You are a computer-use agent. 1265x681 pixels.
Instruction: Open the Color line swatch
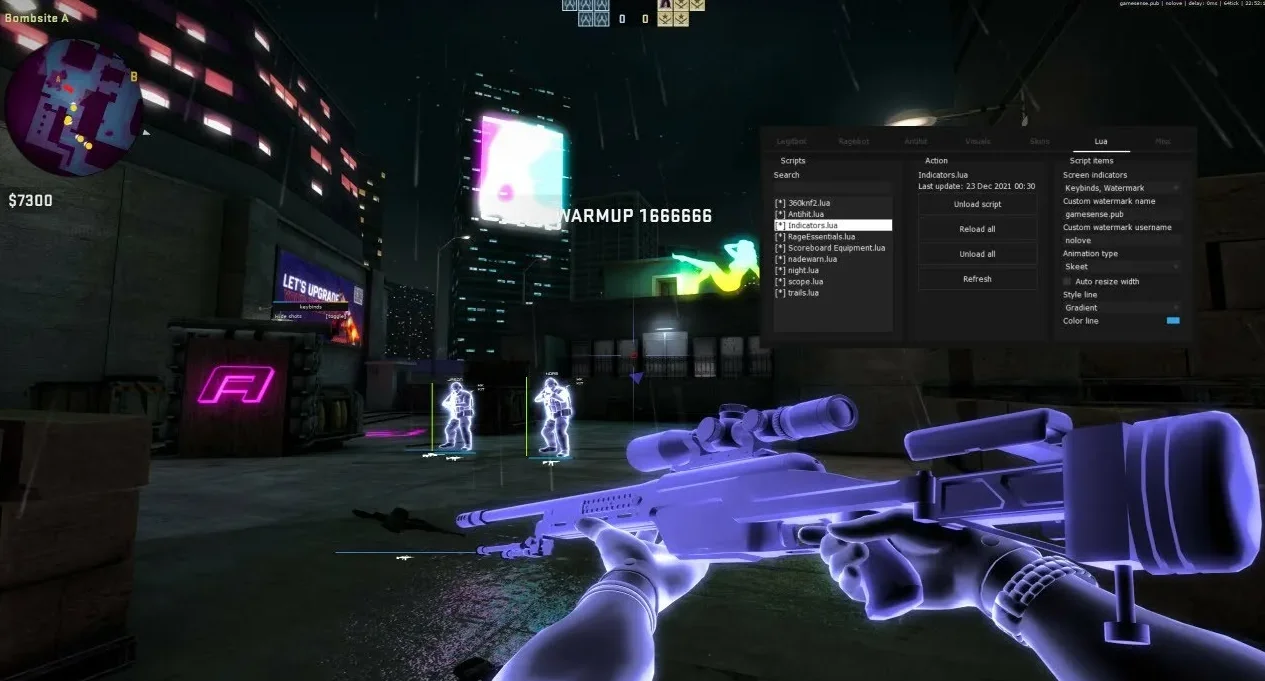(x=1173, y=321)
